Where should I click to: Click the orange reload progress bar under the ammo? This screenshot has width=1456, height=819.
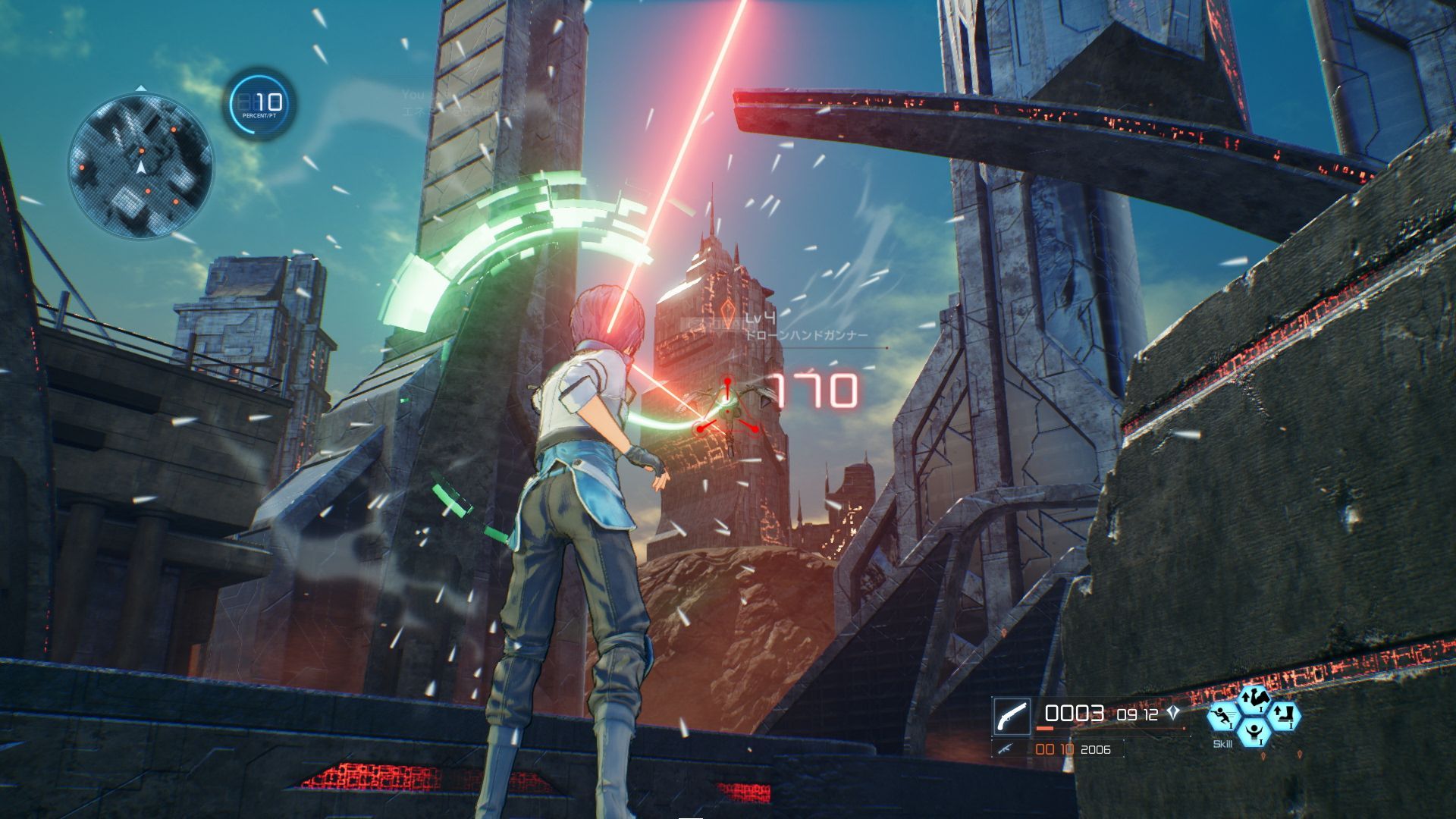pos(1044,729)
